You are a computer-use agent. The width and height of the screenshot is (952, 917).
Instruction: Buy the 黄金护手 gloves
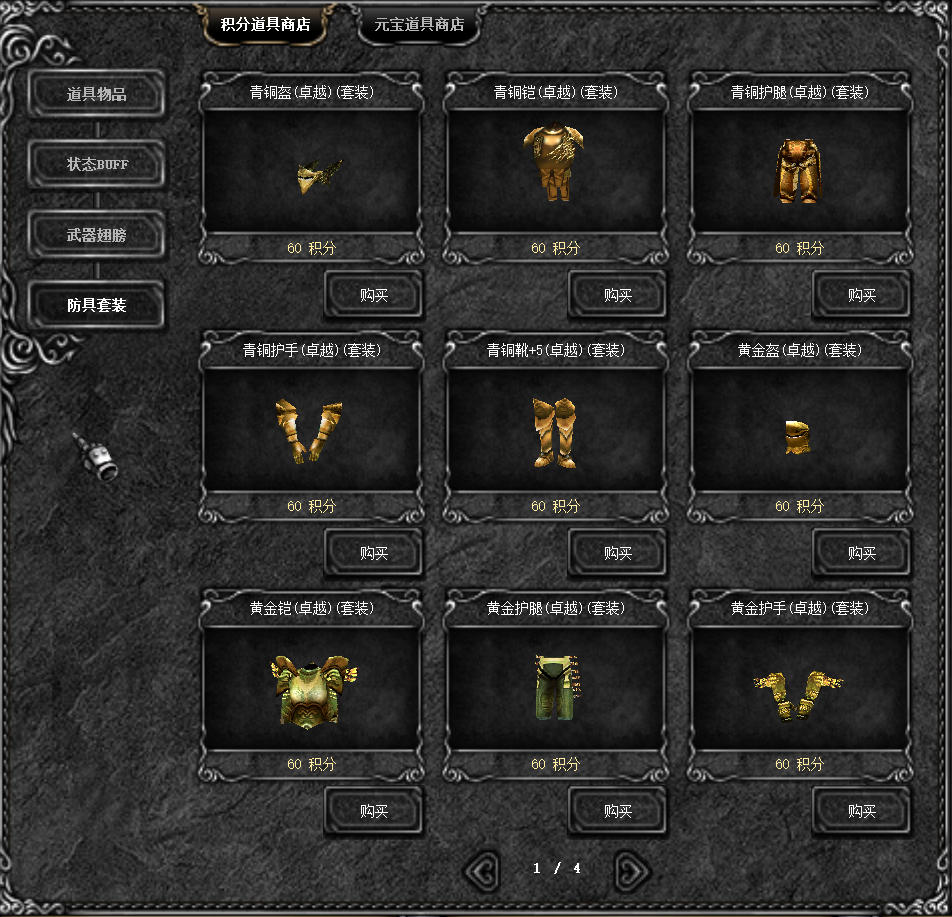coord(861,811)
